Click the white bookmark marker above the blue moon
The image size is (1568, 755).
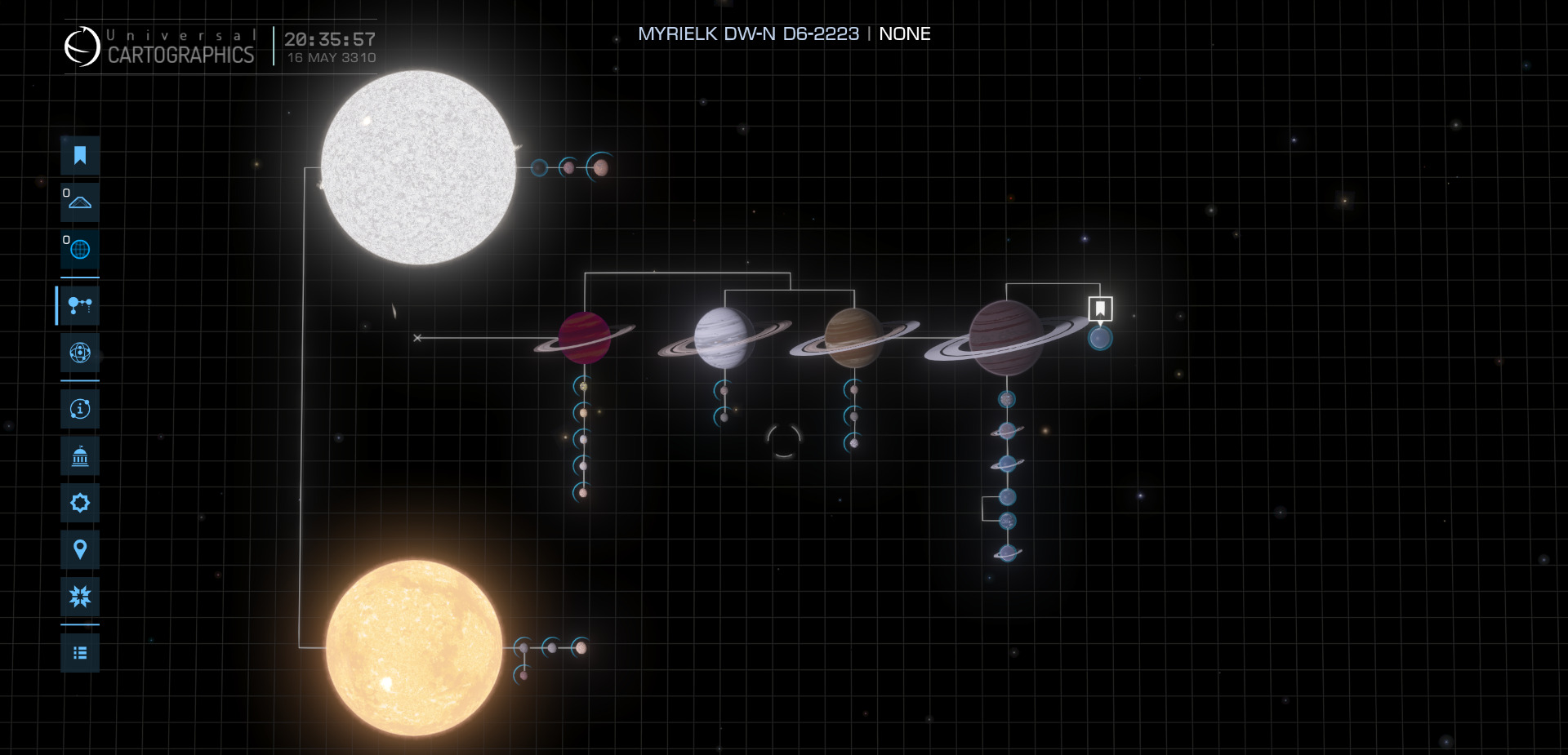click(1100, 309)
